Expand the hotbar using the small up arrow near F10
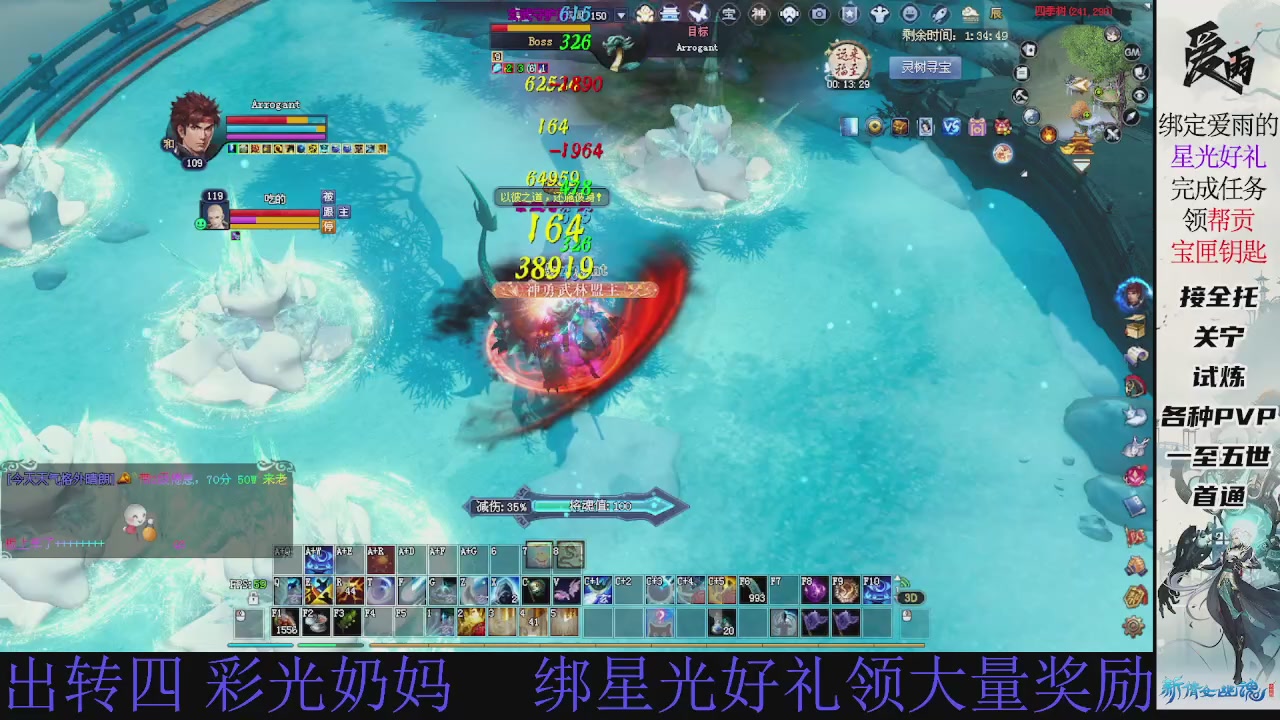This screenshot has height=720, width=1280. tap(897, 578)
